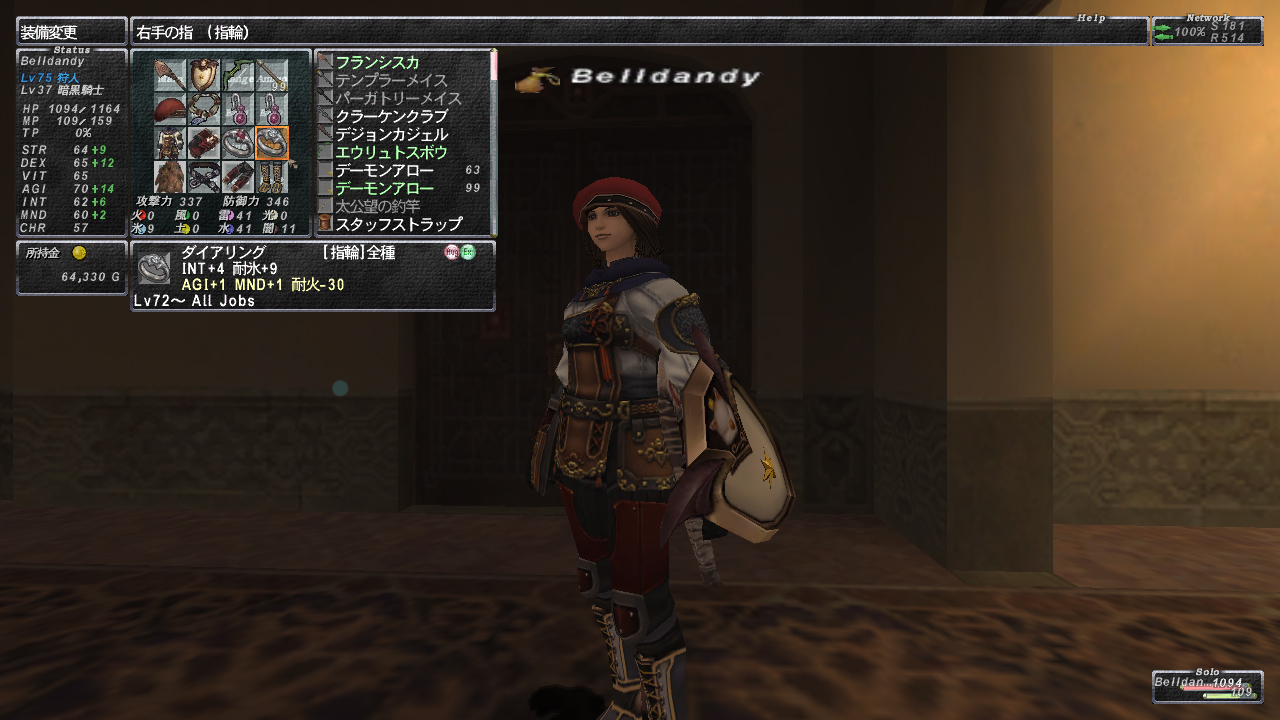
Task: Choose クラーケンクラブ in the item list
Action: pos(391,116)
